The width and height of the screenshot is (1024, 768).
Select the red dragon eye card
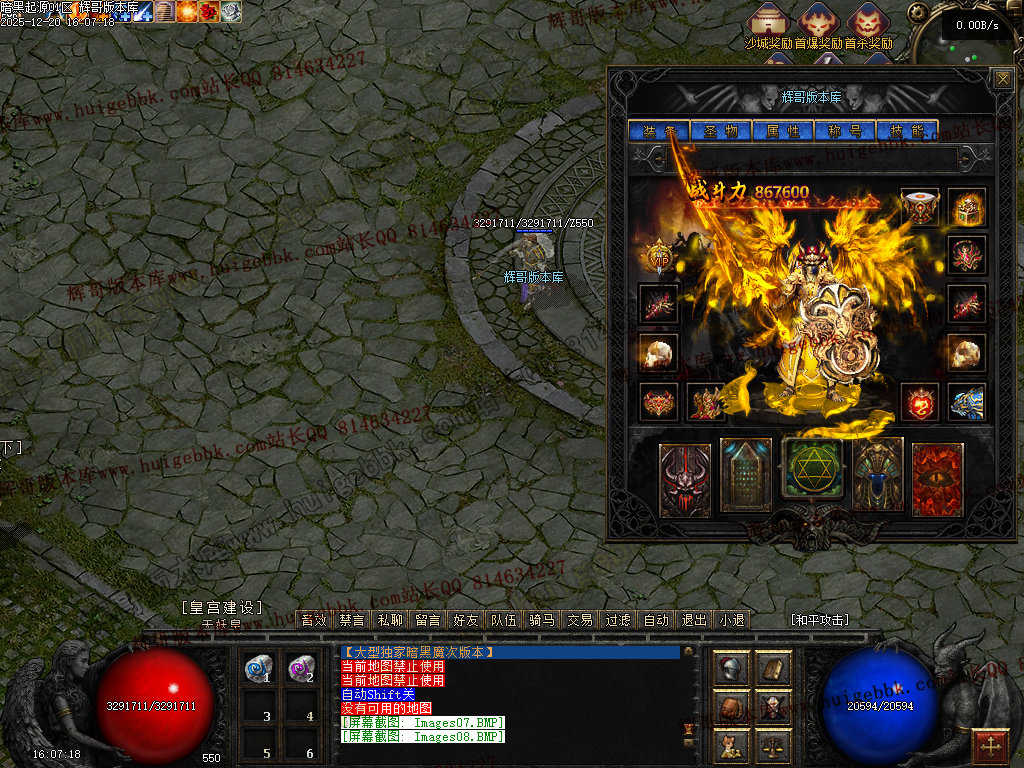pyautogui.click(x=937, y=479)
